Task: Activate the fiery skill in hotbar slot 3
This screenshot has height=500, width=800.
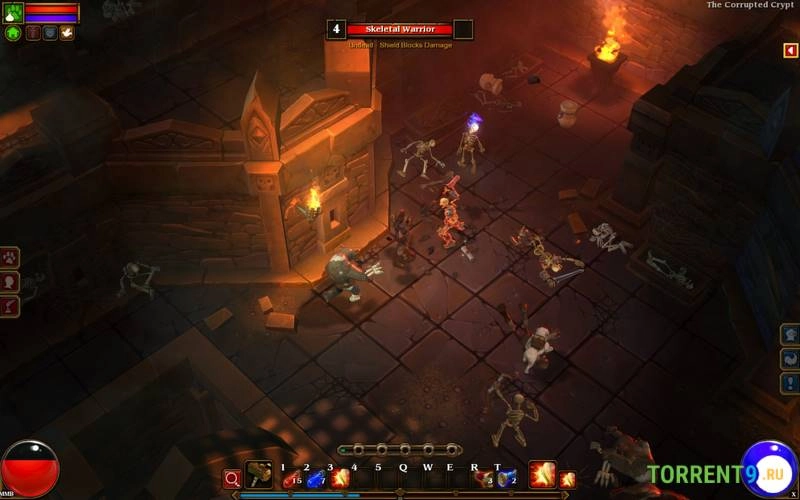Action: click(x=340, y=478)
